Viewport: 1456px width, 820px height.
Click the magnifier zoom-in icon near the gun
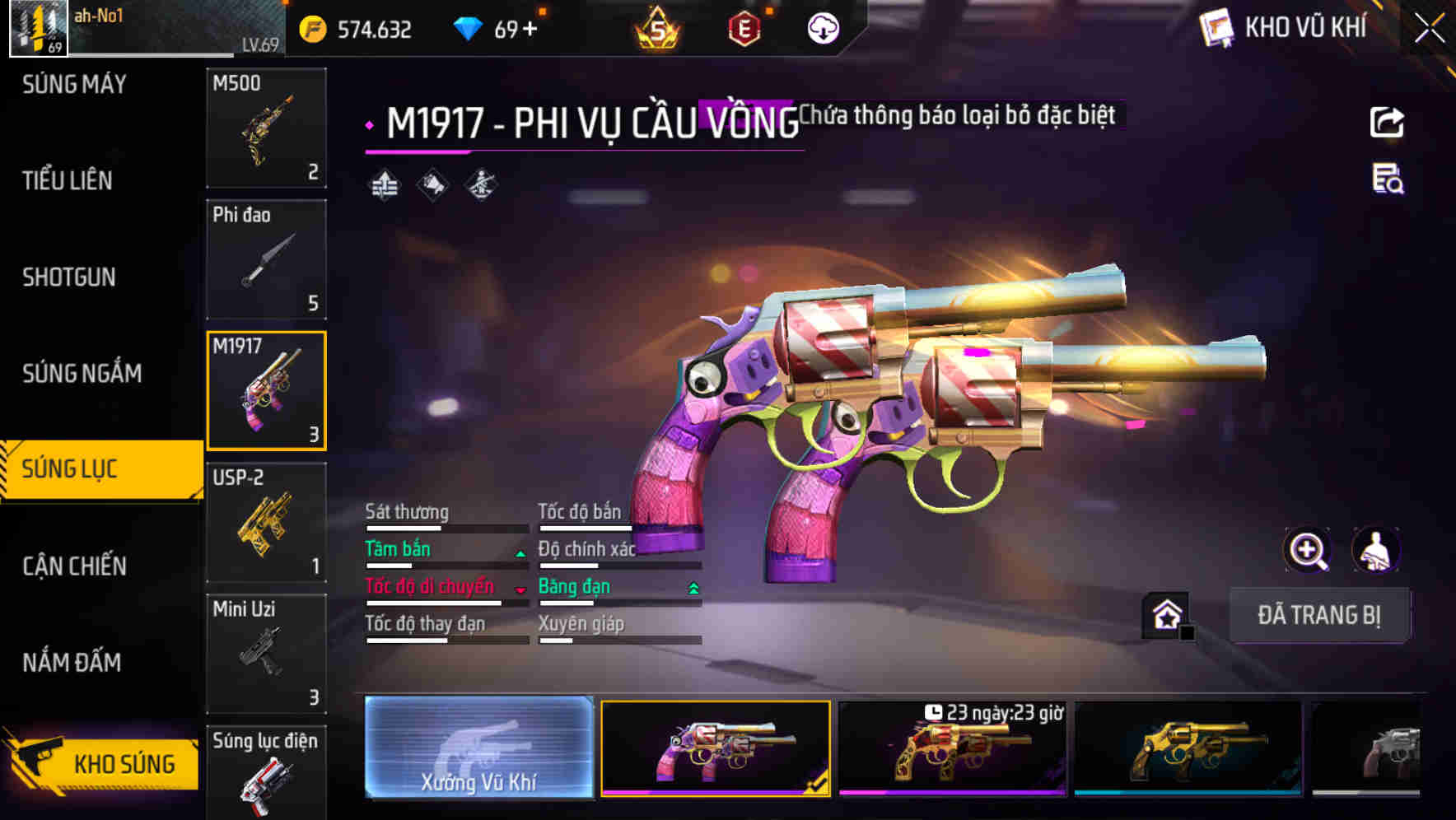1308,550
